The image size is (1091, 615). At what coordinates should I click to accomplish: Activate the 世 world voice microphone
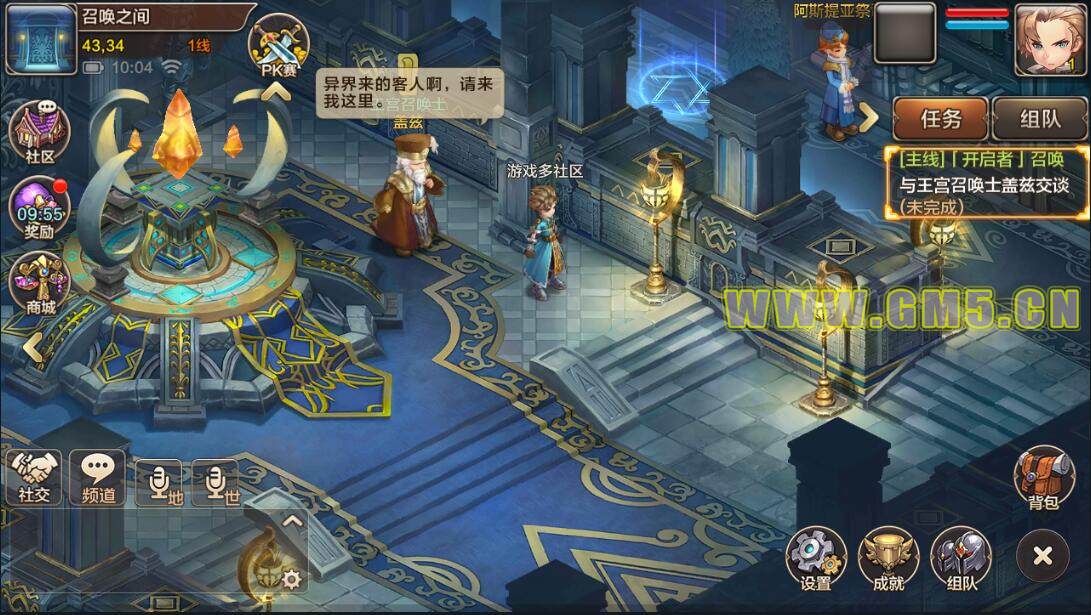(x=216, y=483)
